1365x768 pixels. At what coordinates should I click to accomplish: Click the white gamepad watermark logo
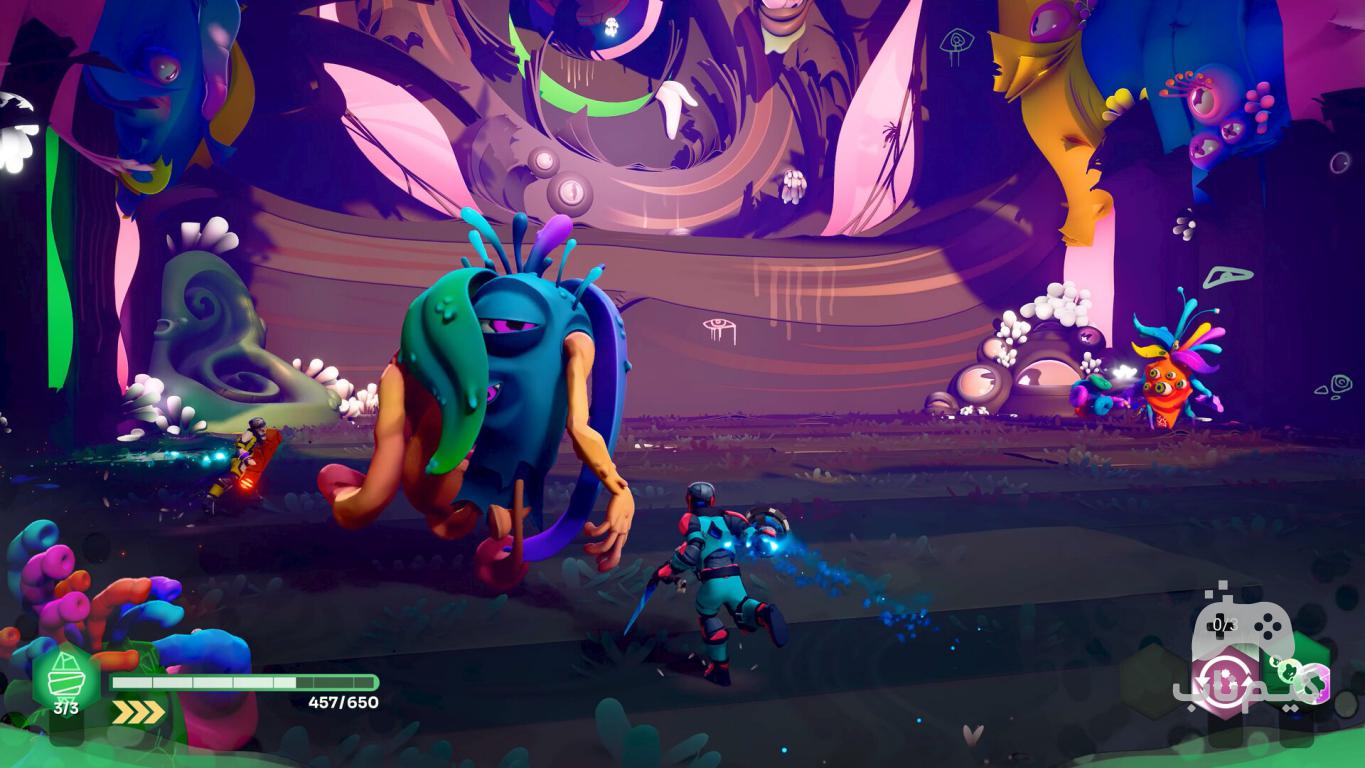(x=1244, y=625)
